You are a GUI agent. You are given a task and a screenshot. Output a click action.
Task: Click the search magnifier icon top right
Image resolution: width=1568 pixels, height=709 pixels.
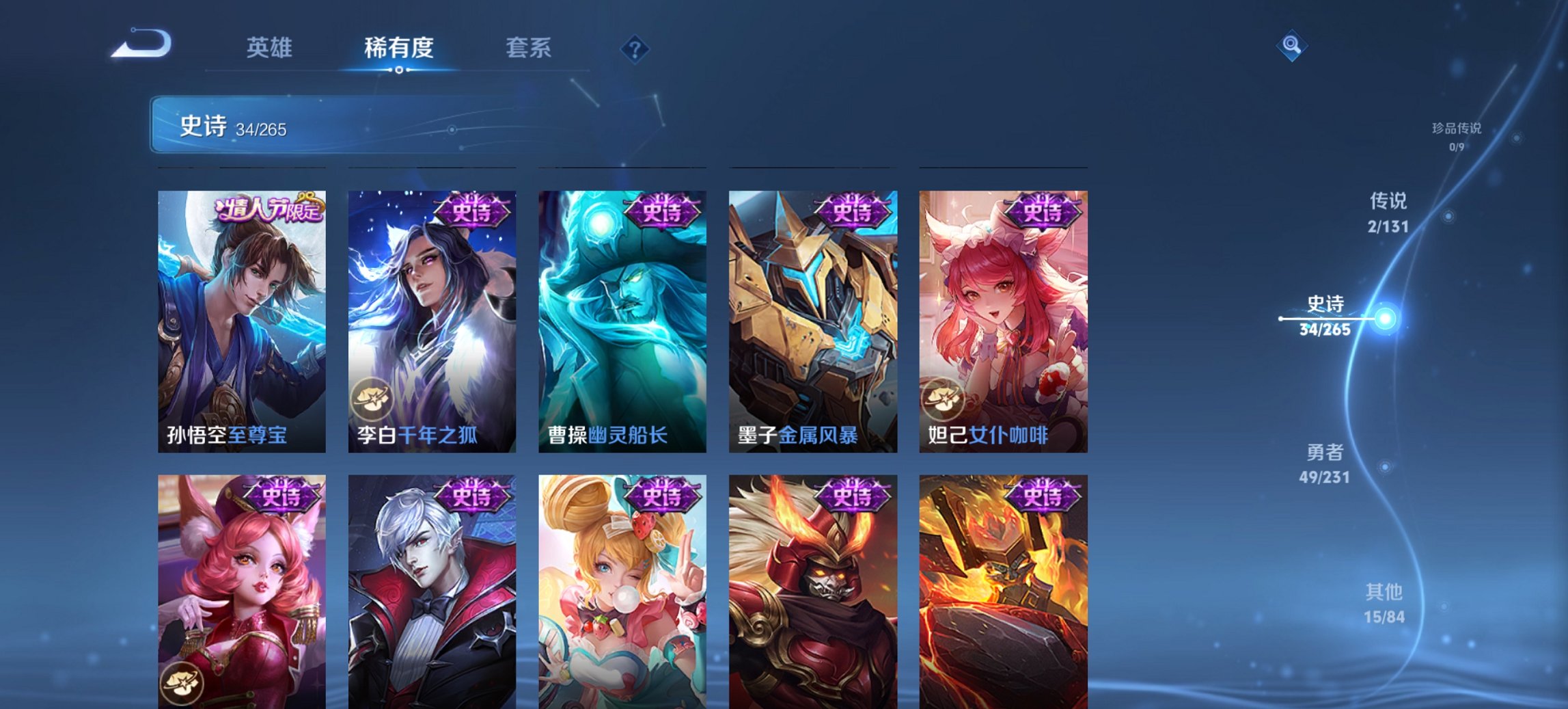[x=1292, y=46]
